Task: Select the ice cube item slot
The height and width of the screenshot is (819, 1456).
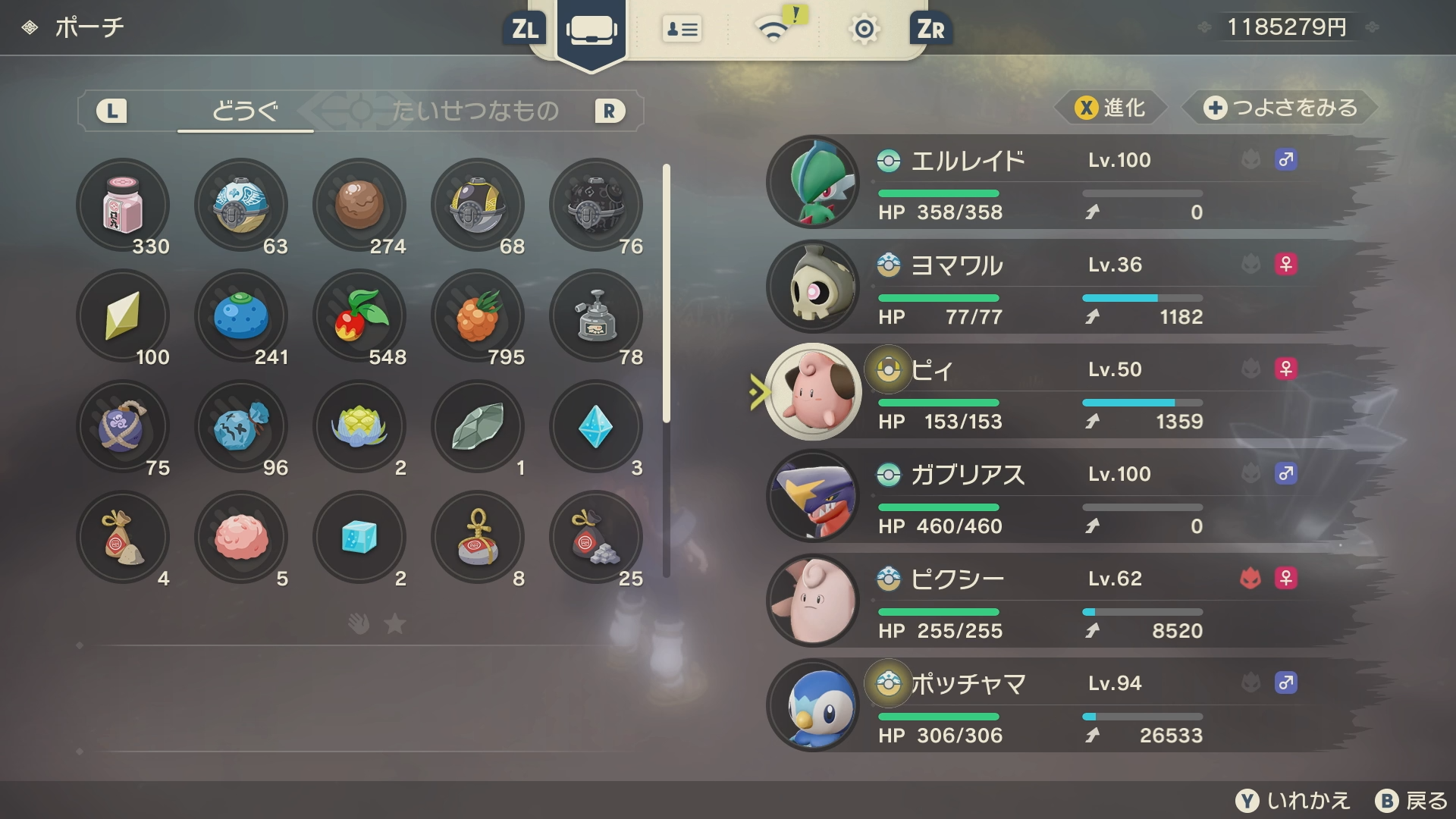Action: tap(359, 537)
